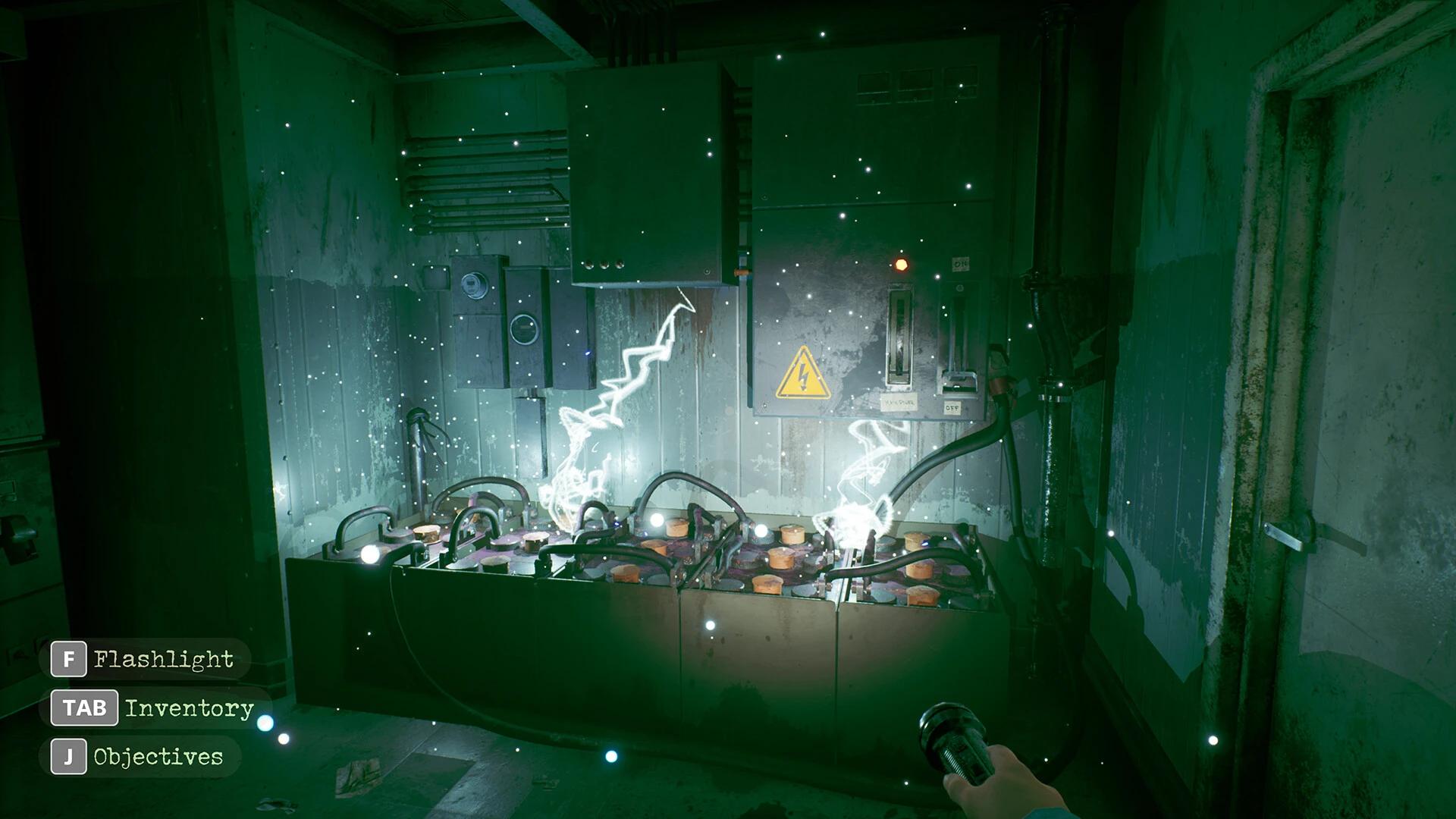1456x819 pixels.
Task: Open Inventory by clicking its prompt
Action: (190, 710)
